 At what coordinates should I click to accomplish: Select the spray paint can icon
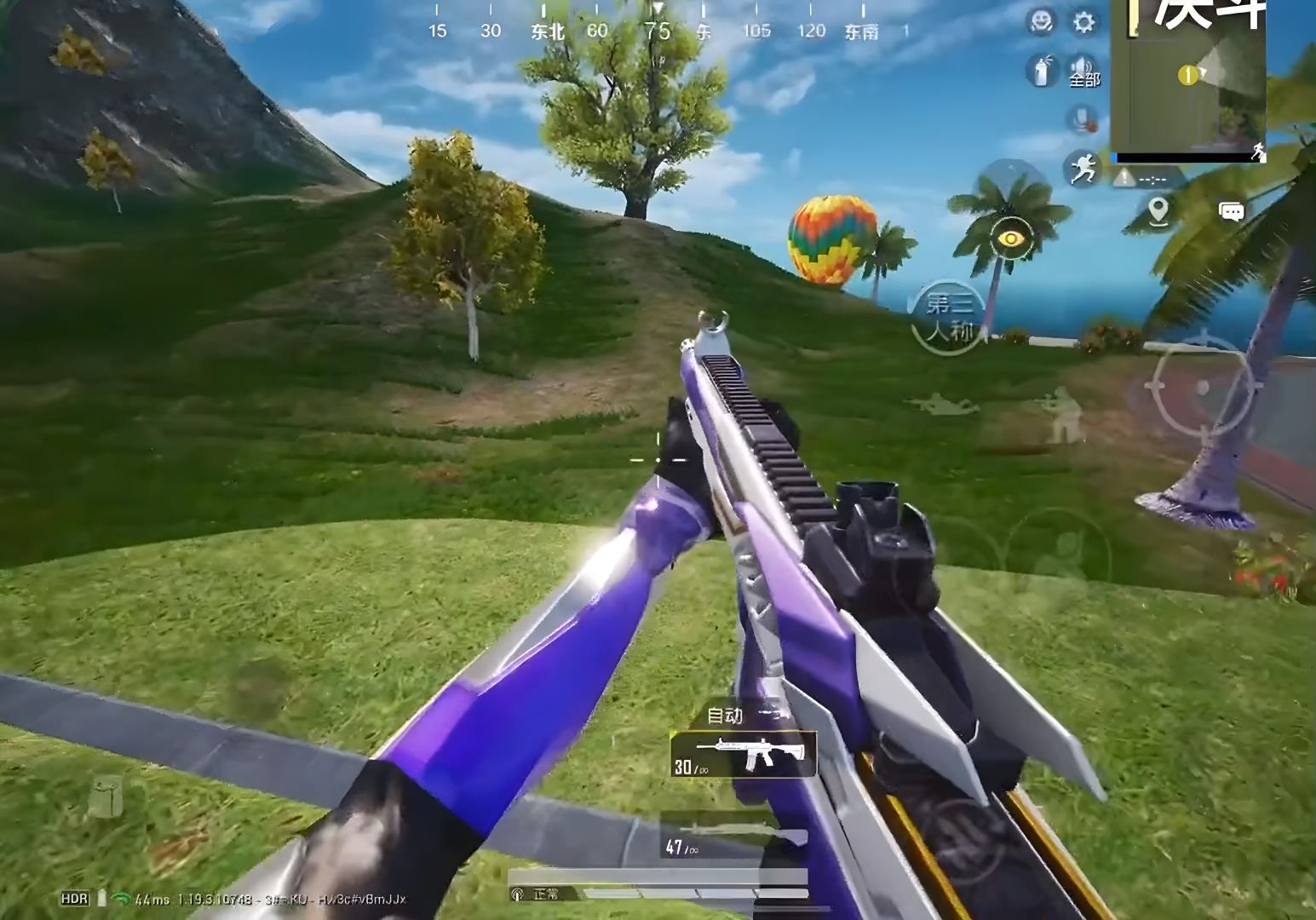pos(1041,71)
